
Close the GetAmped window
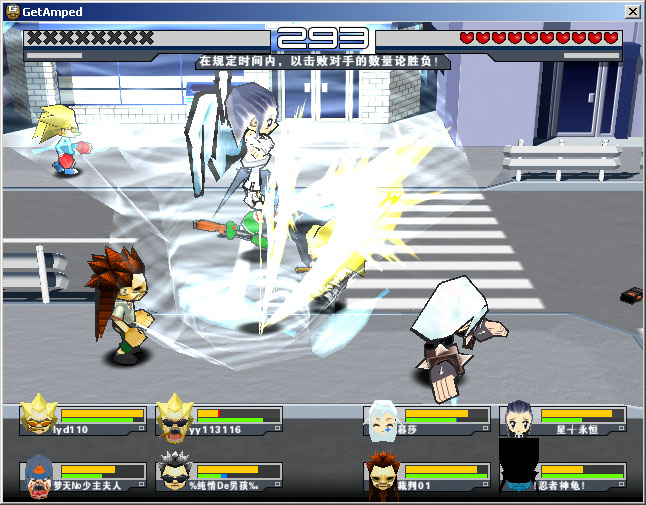(x=632, y=11)
